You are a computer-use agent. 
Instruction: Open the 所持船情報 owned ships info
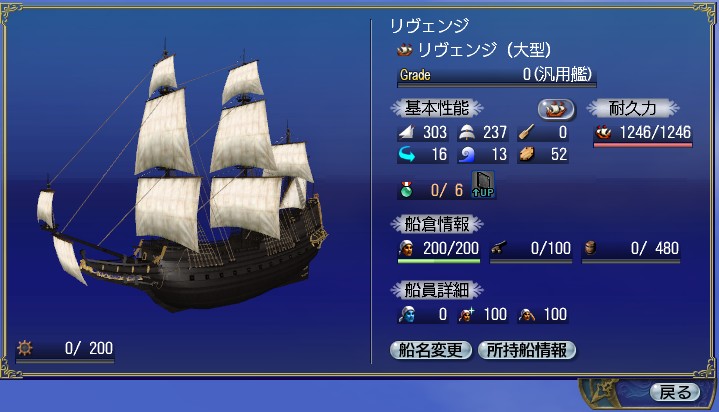point(526,350)
